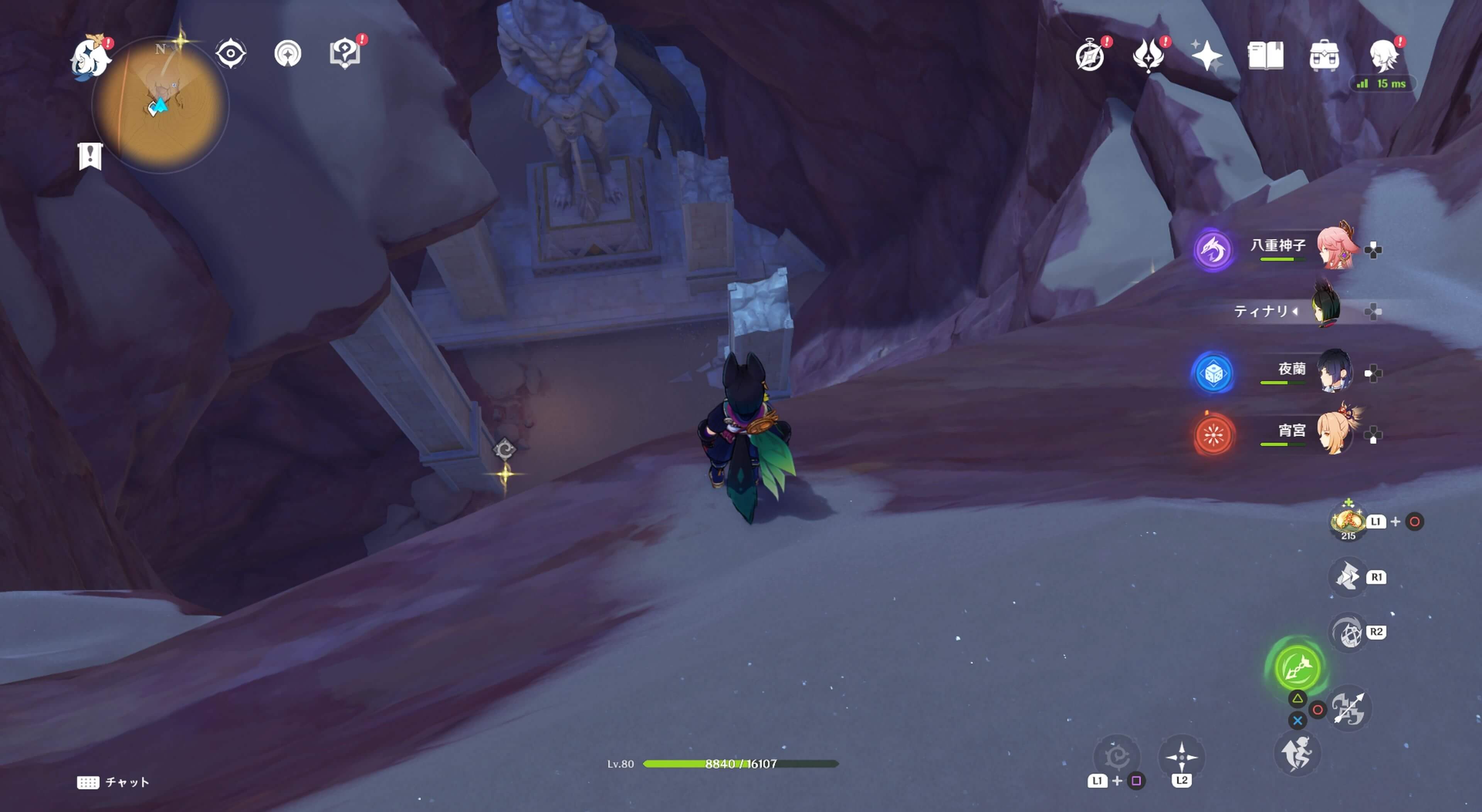1482x812 pixels.
Task: Open the チャット chat box
Action: 113,782
